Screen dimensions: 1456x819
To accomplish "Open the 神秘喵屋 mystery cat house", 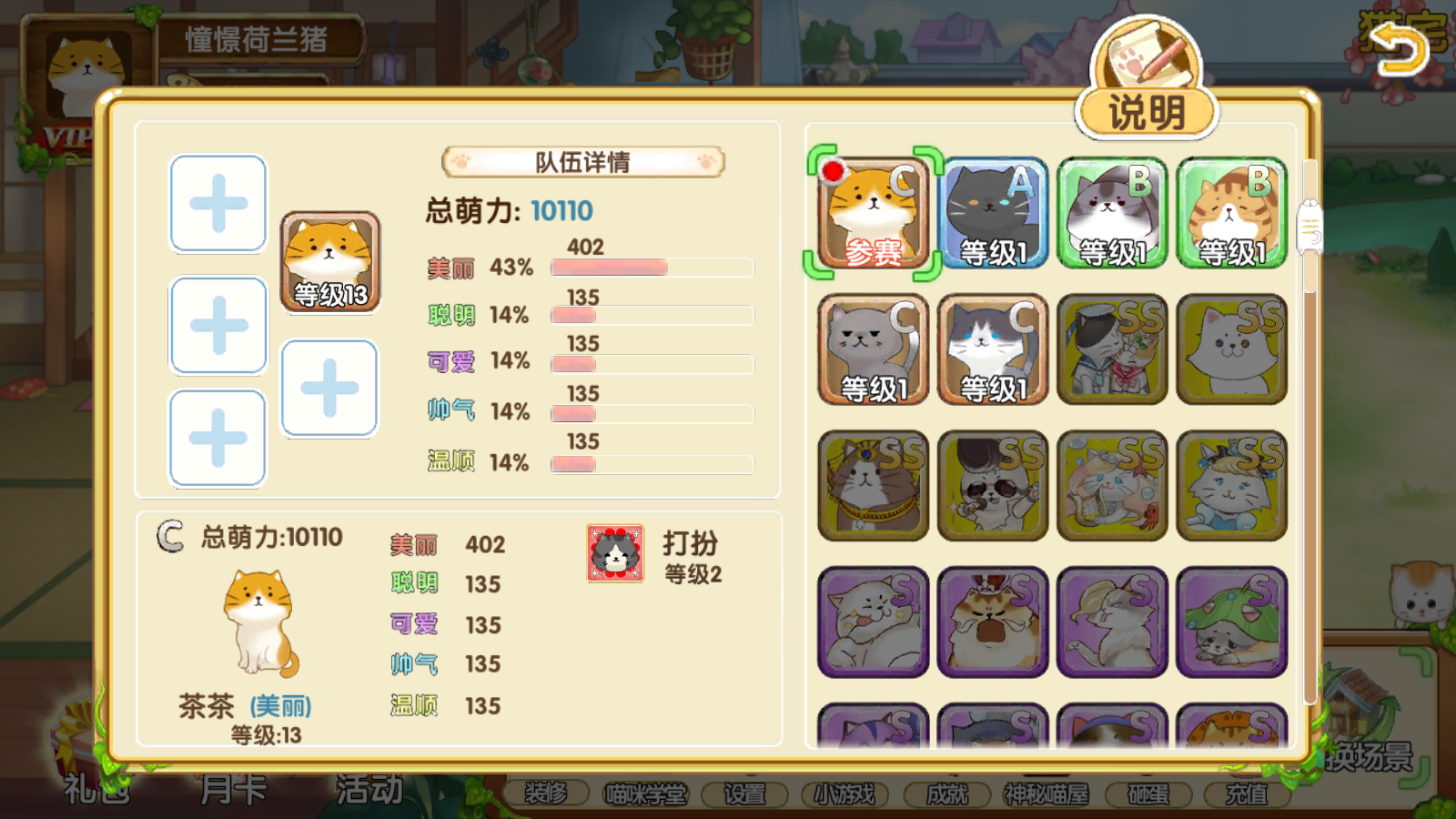I will click(x=1047, y=793).
